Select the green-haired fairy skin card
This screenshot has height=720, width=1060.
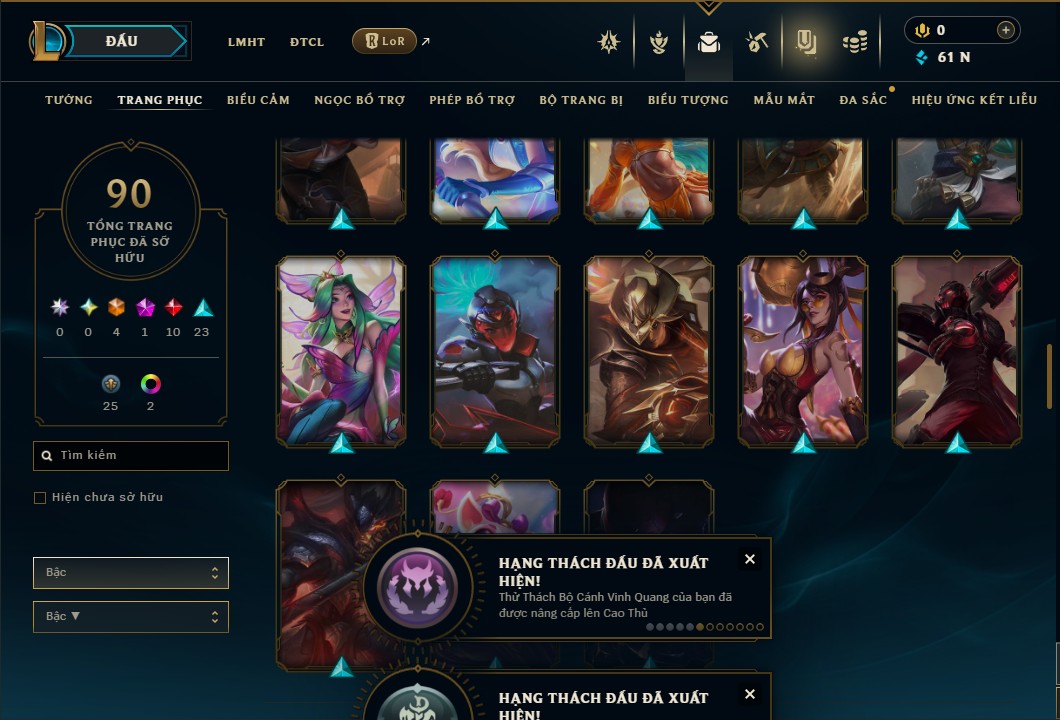[x=341, y=350]
